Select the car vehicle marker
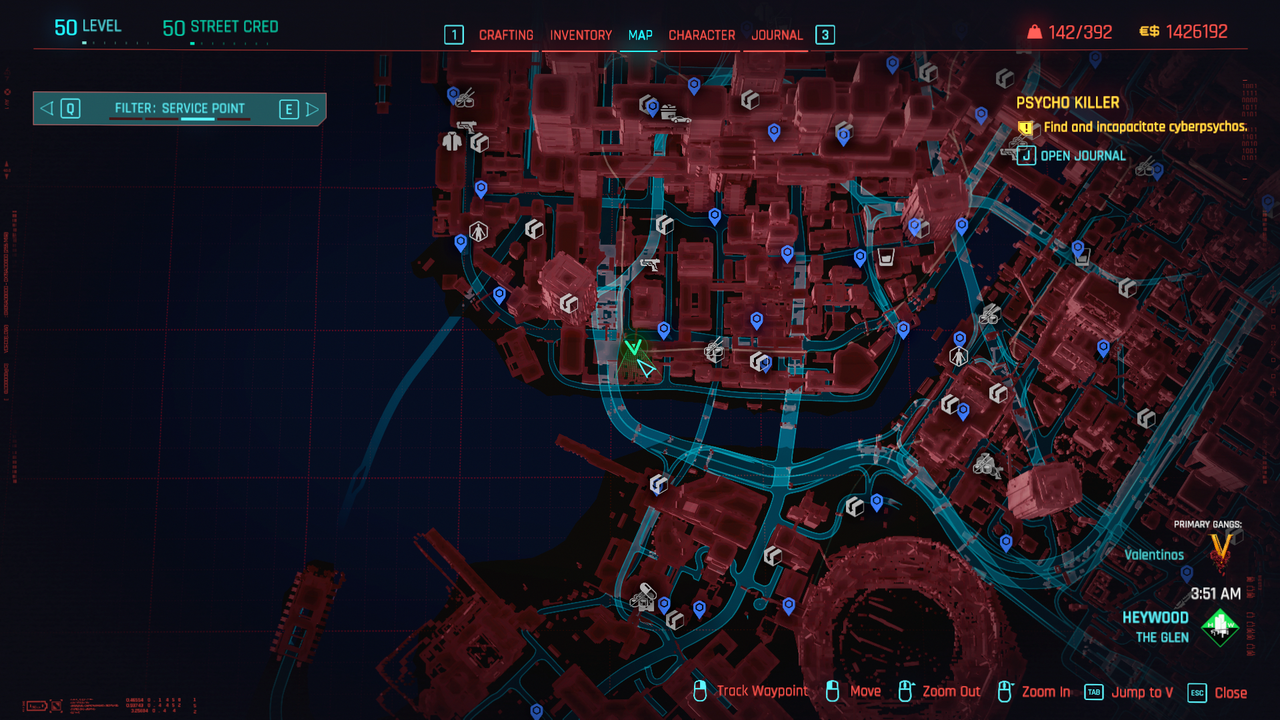1280x720 pixels. coord(681,119)
